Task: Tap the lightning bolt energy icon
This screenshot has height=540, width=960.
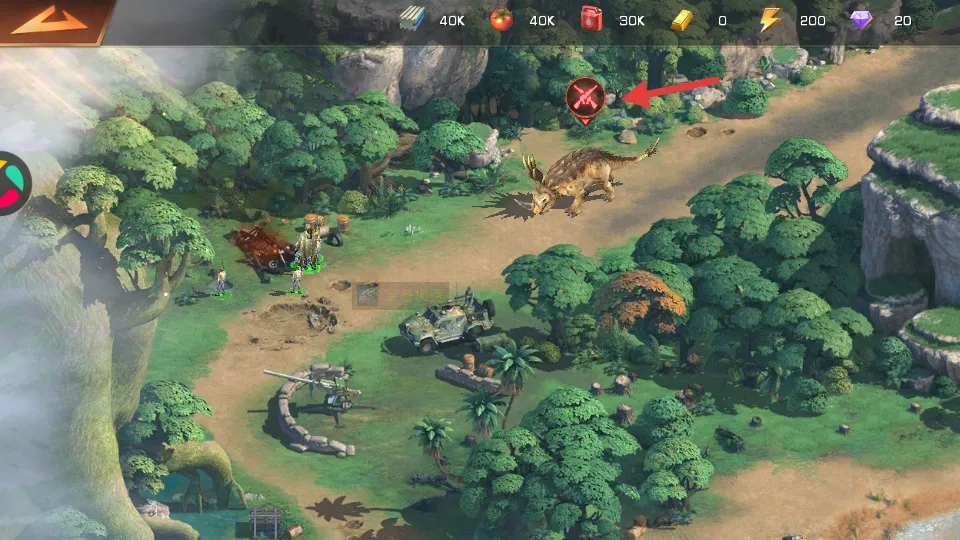Action: pos(770,20)
